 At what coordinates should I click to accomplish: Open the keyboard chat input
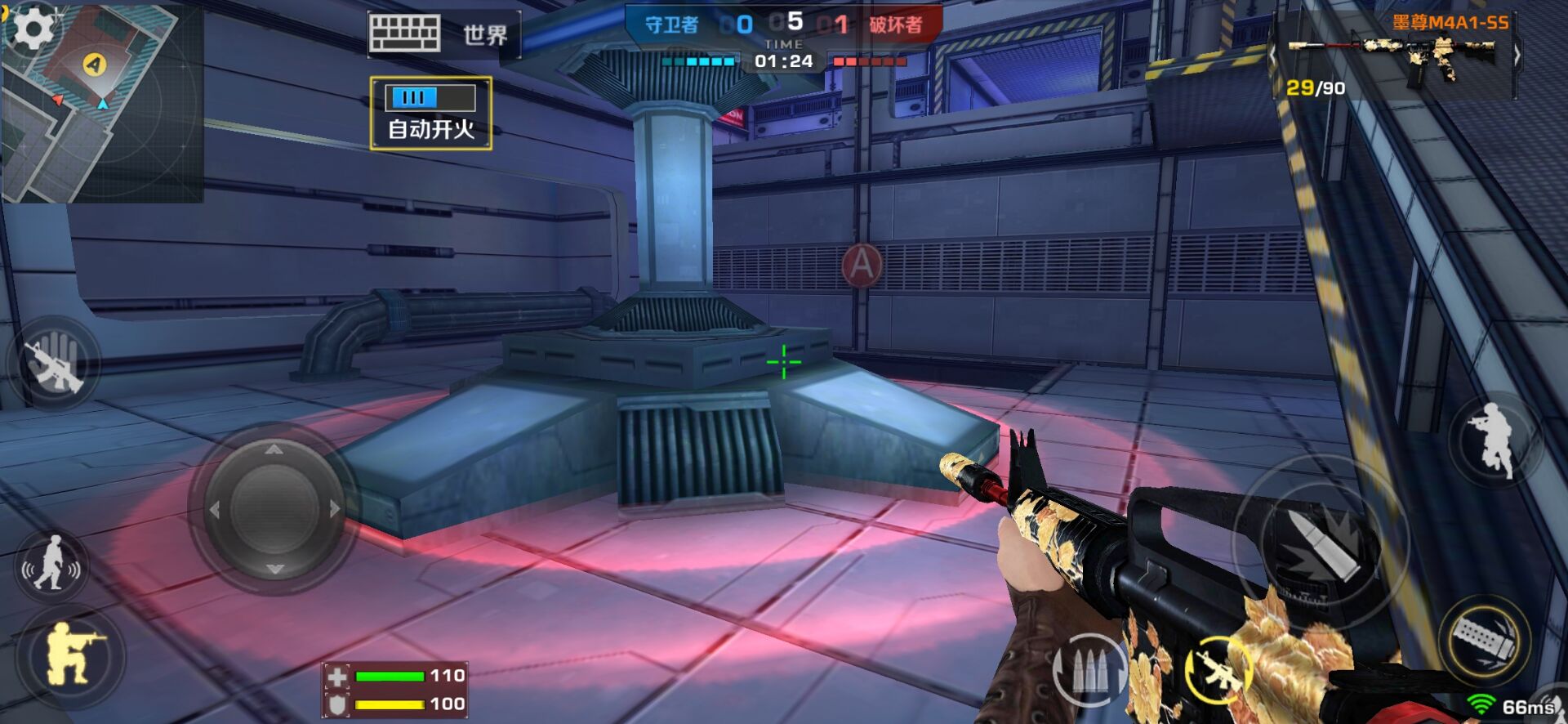click(x=404, y=34)
